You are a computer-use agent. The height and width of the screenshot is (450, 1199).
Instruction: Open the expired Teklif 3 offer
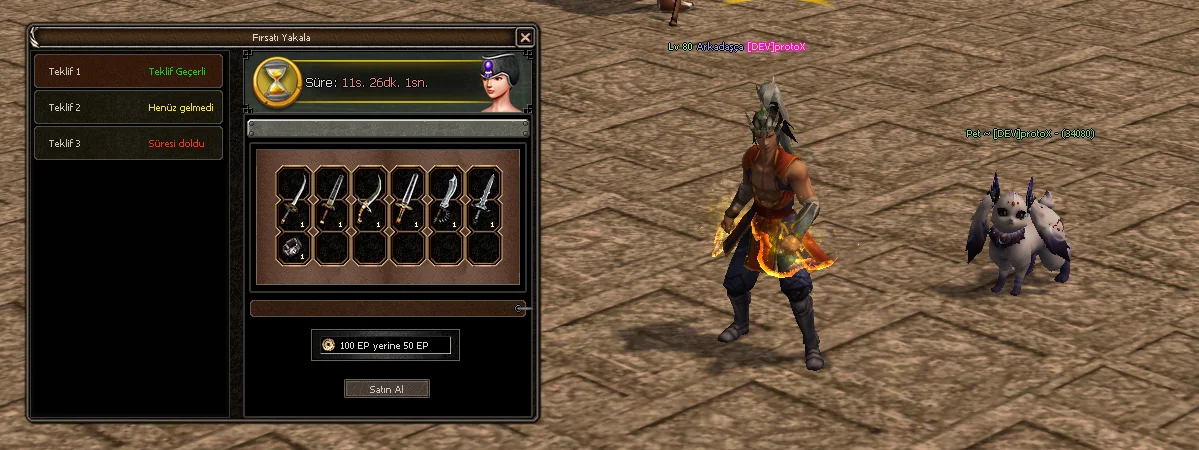[x=128, y=143]
